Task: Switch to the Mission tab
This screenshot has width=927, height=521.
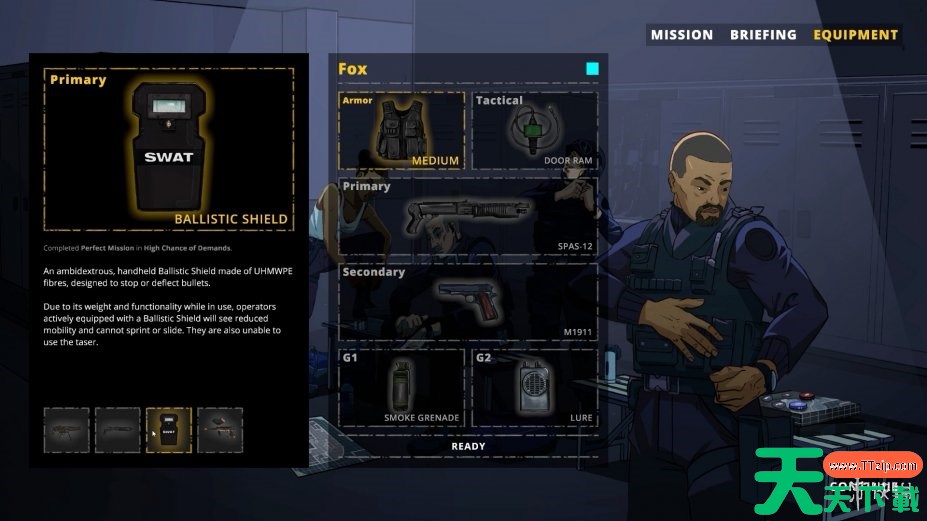Action: click(681, 35)
